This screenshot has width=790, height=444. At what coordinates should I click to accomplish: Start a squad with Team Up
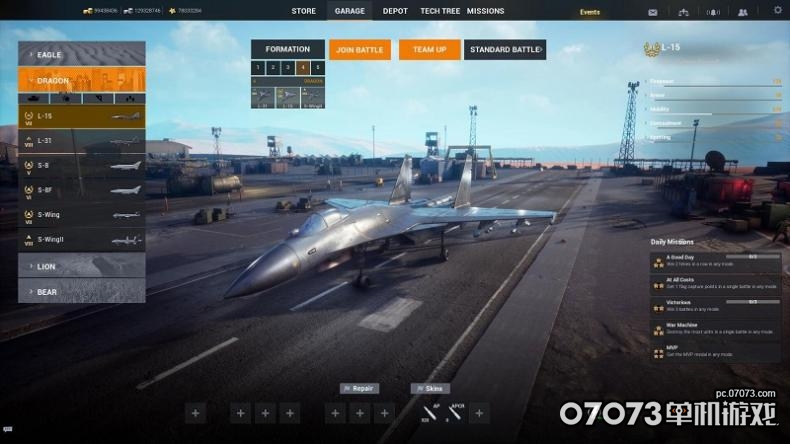pos(429,49)
